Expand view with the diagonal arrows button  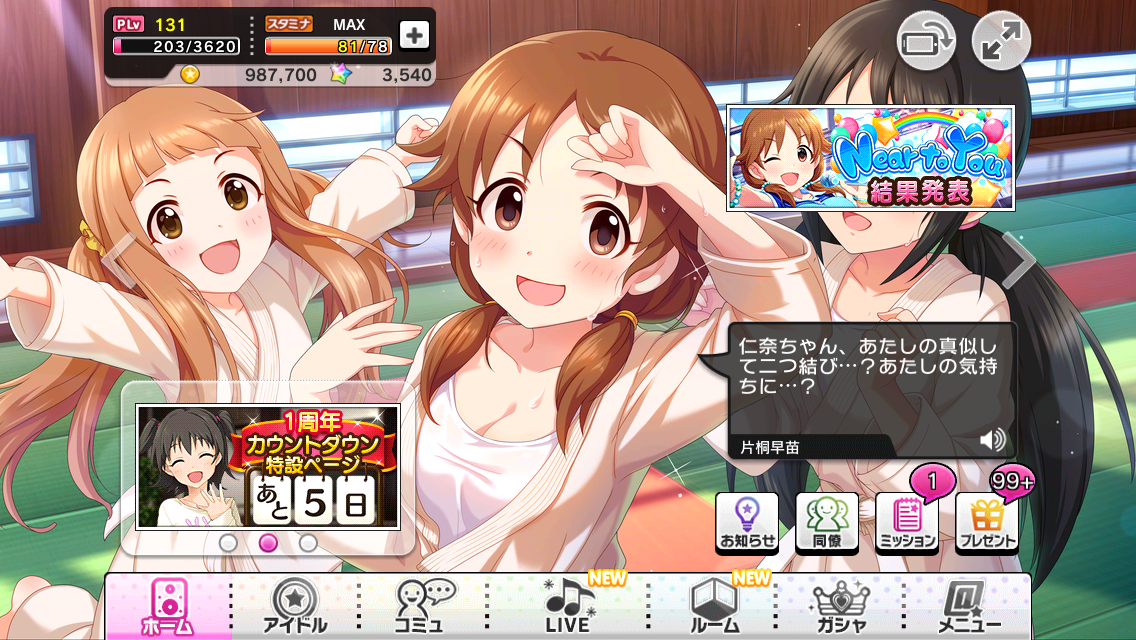click(1000, 41)
